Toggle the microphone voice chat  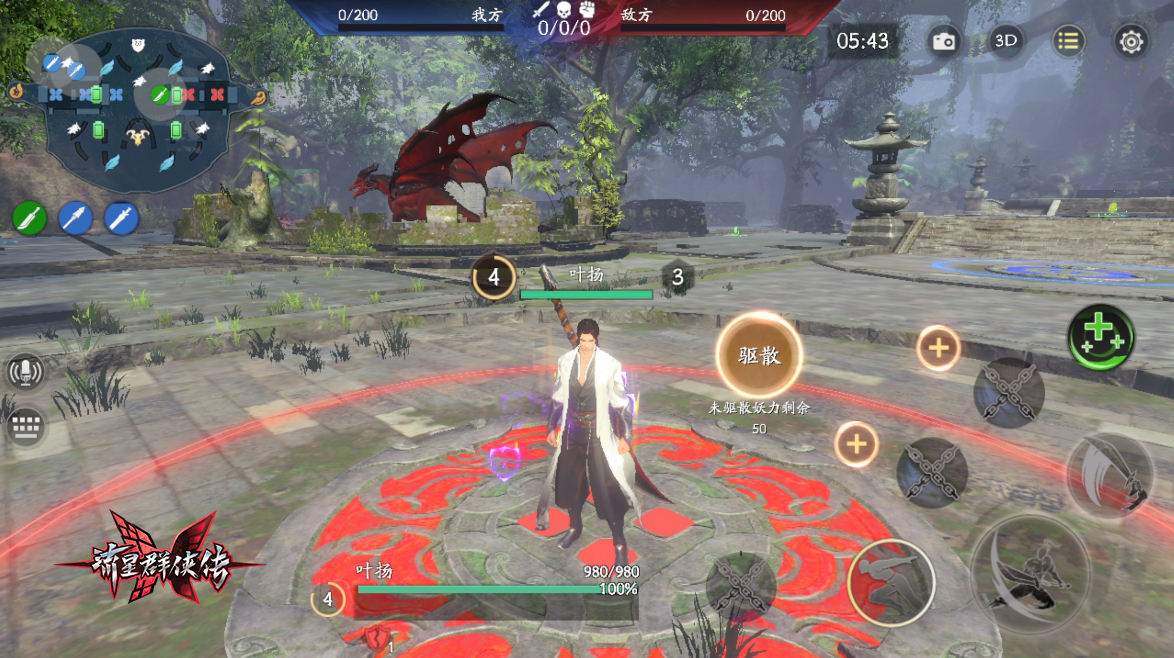25,372
